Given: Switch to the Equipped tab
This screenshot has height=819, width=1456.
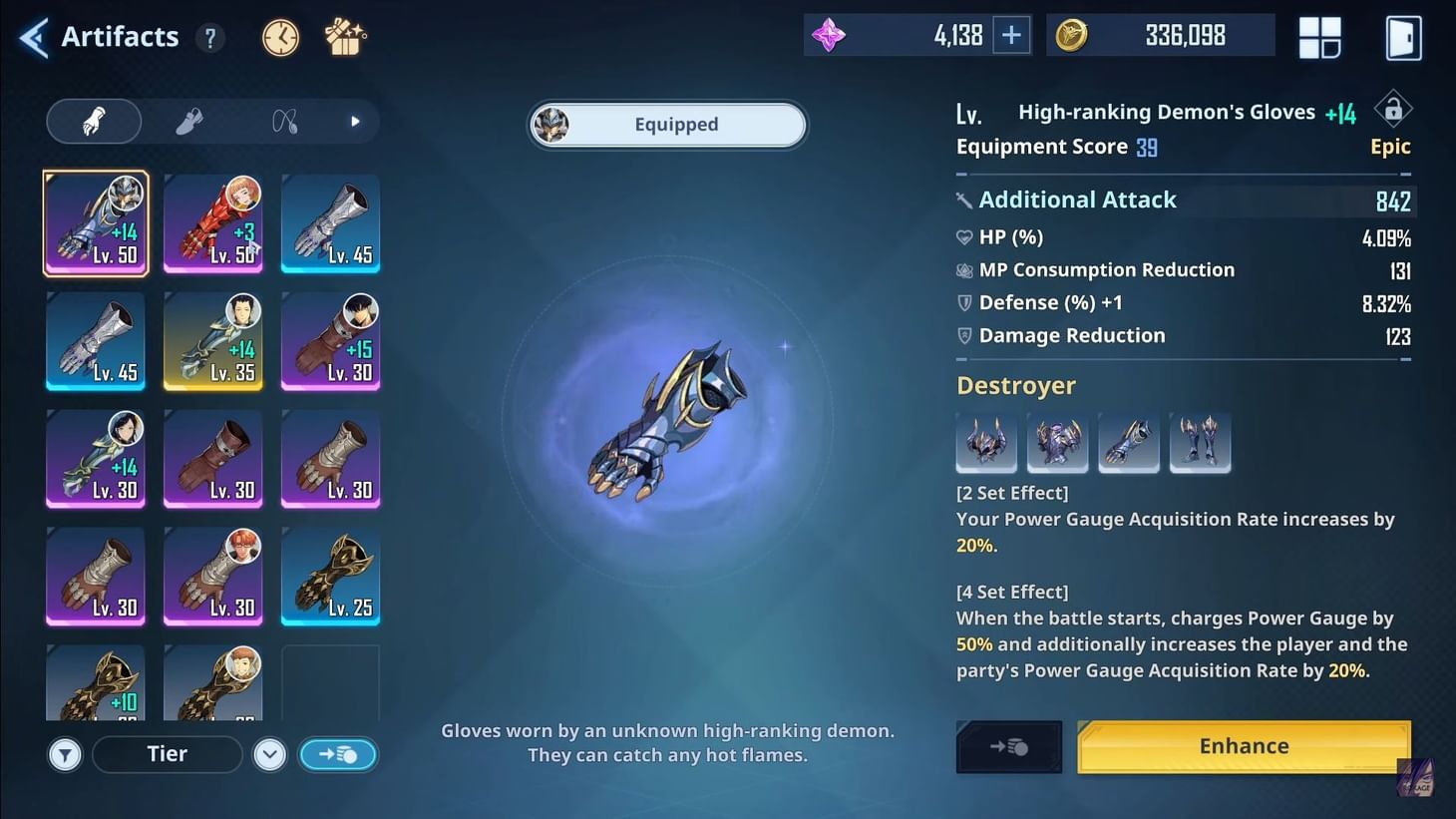Looking at the screenshot, I should coord(666,124).
